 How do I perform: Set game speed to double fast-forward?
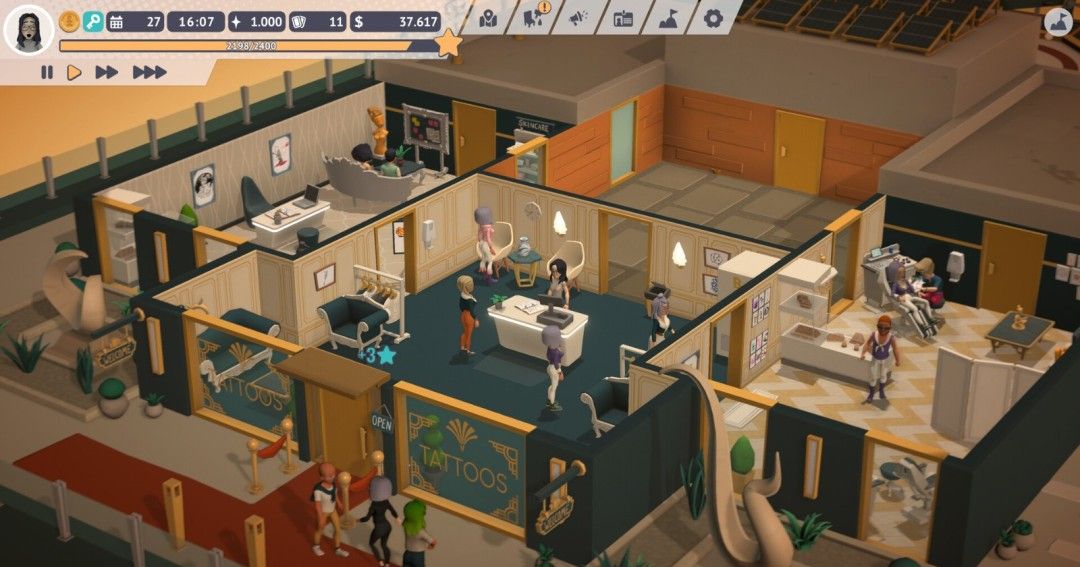[106, 72]
